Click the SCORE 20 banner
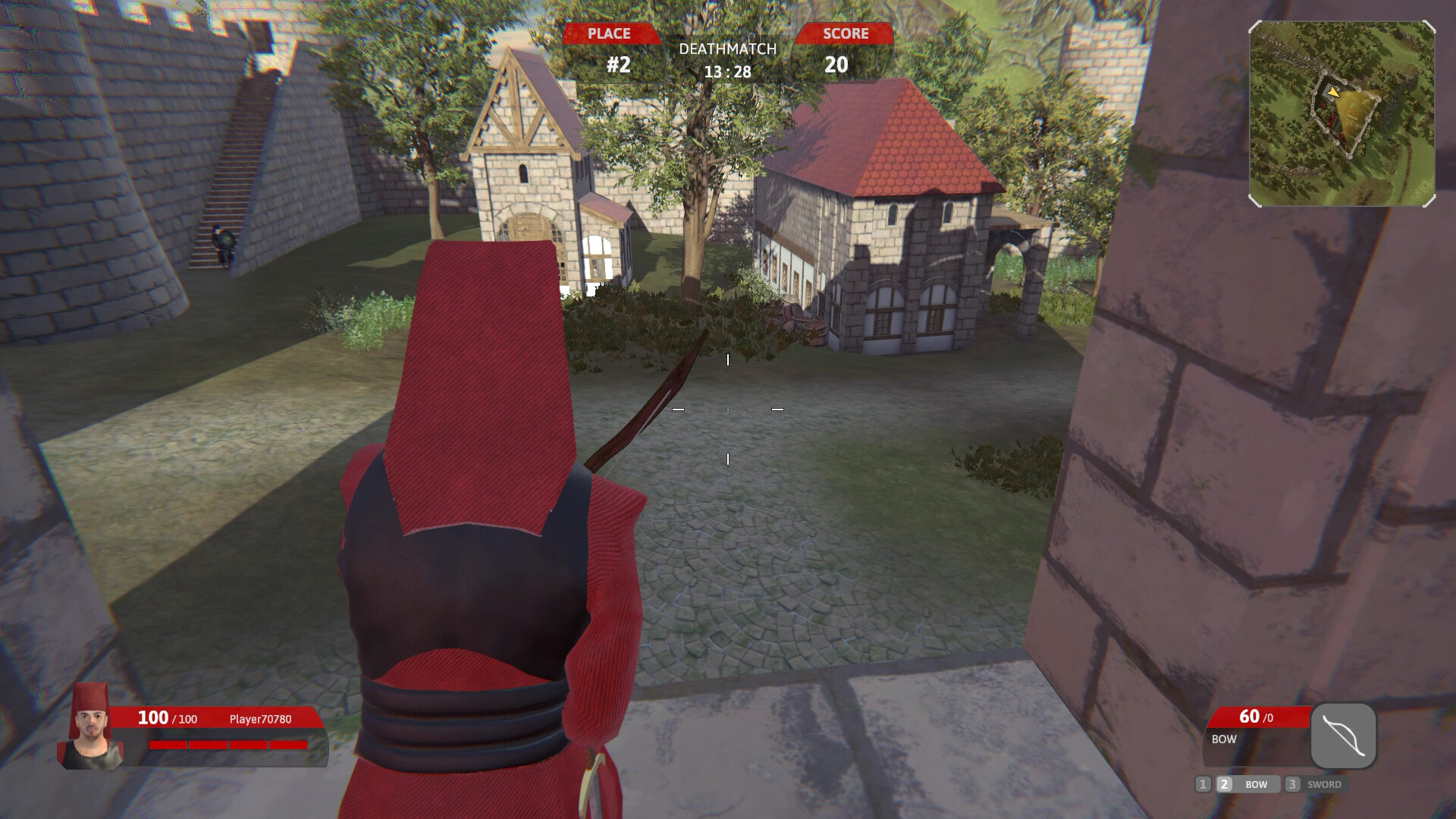The width and height of the screenshot is (1456, 819). 845,47
